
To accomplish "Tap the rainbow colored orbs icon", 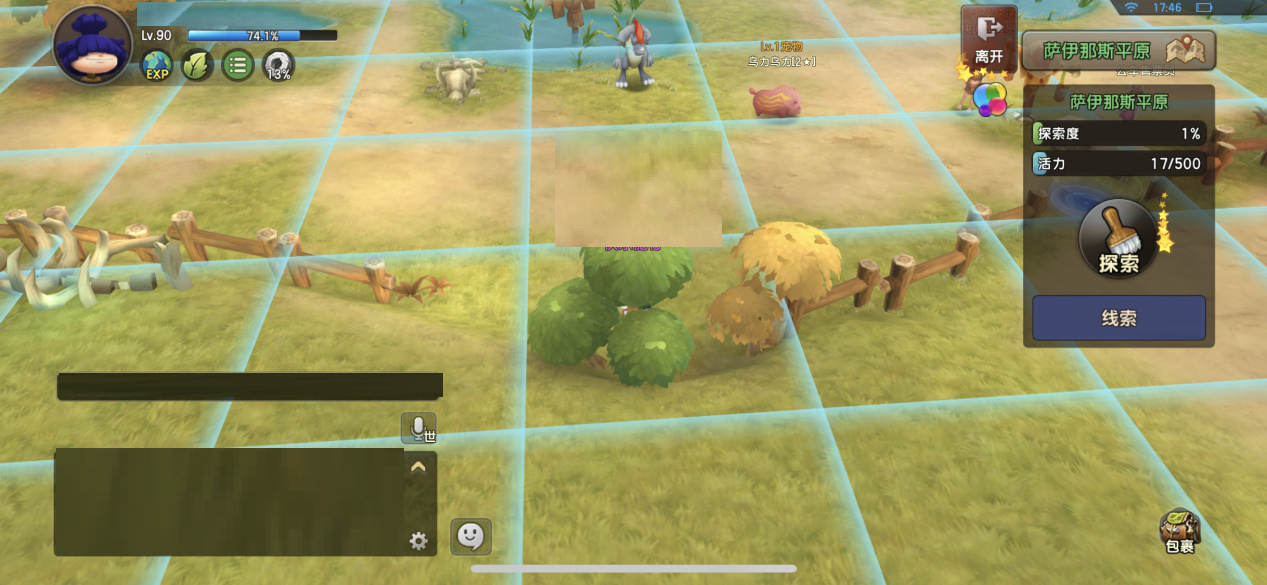I will (x=990, y=99).
